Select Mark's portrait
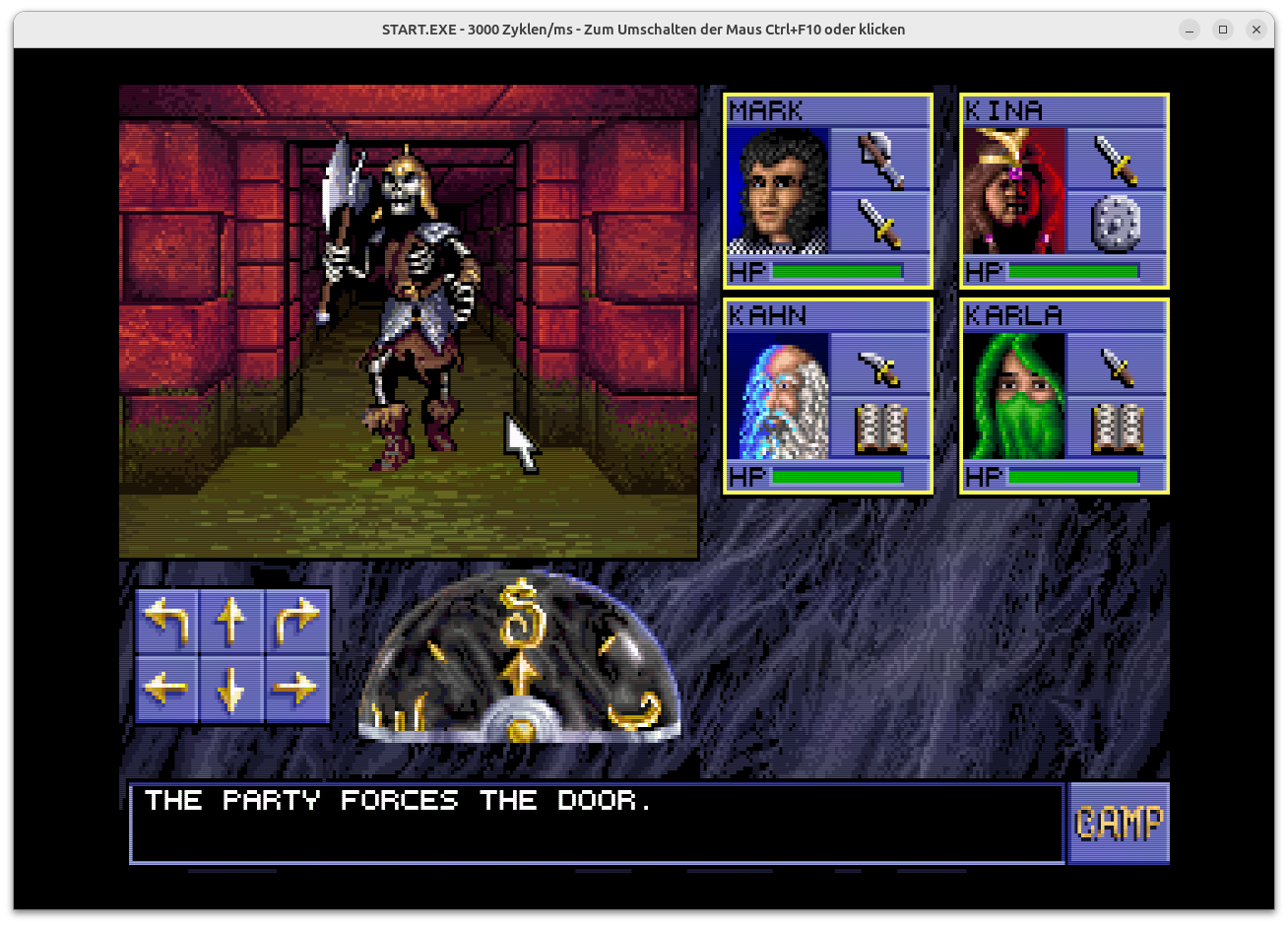 [x=778, y=191]
